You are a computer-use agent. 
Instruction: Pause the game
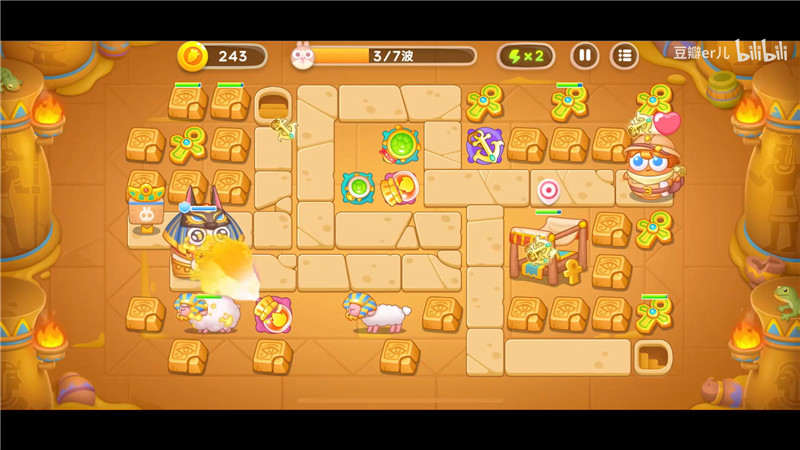585,56
